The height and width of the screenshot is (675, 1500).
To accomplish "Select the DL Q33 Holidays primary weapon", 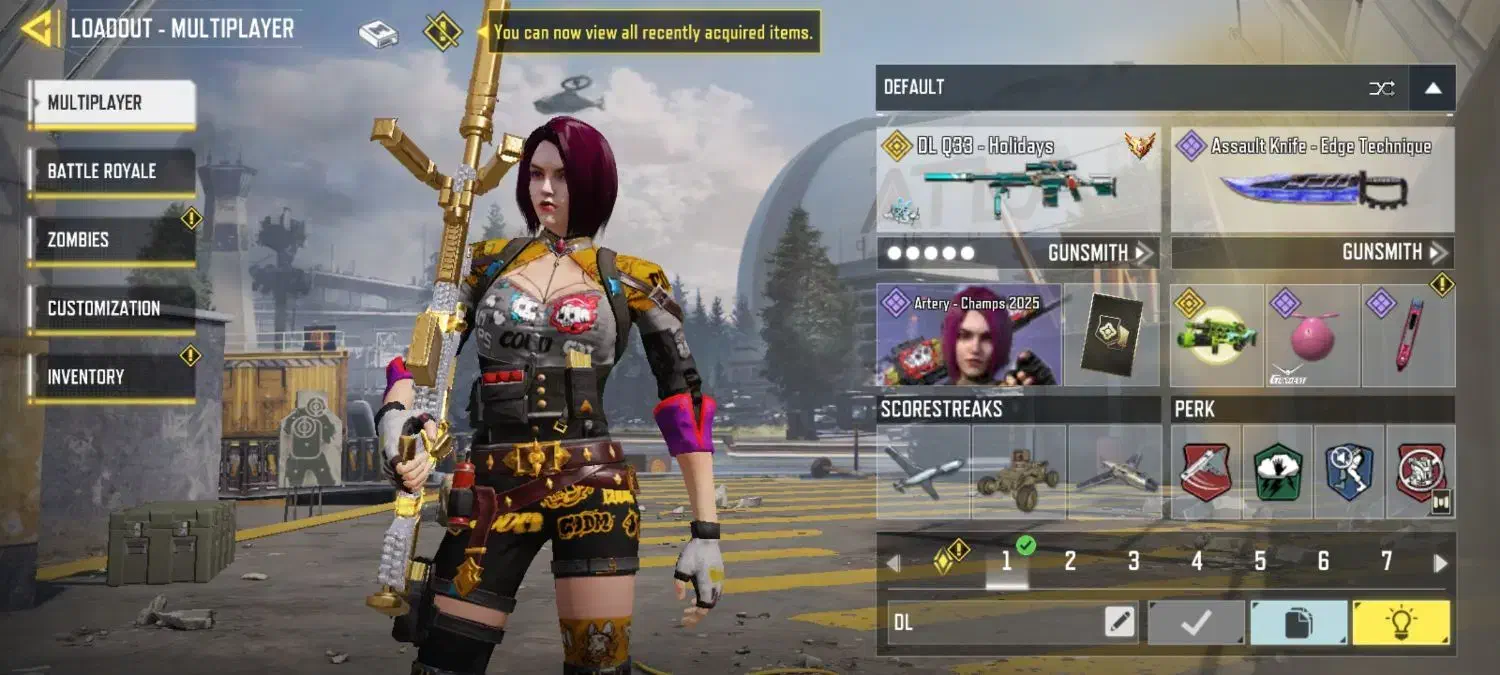I will point(1018,181).
